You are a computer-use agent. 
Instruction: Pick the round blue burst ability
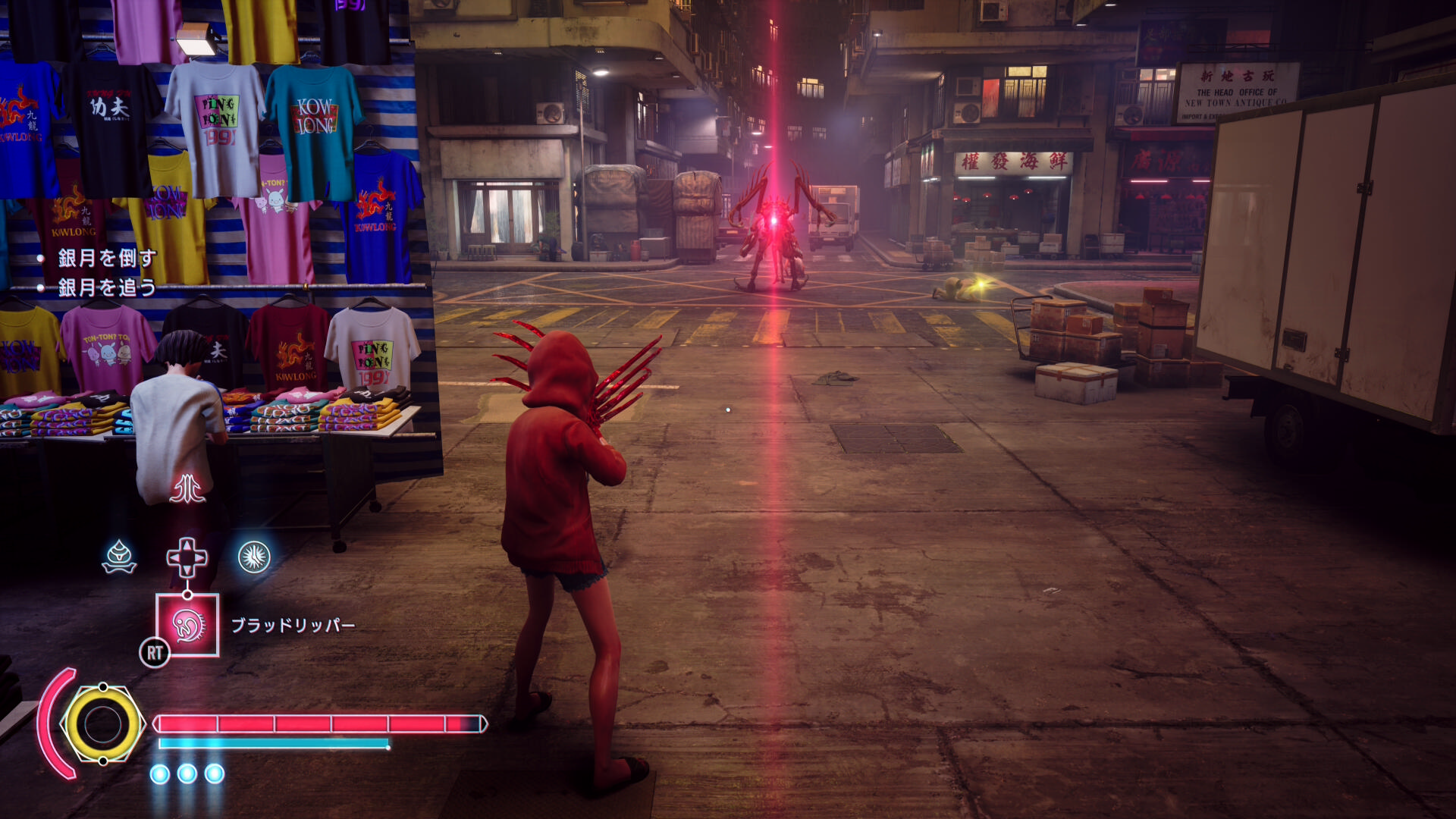pyautogui.click(x=254, y=557)
